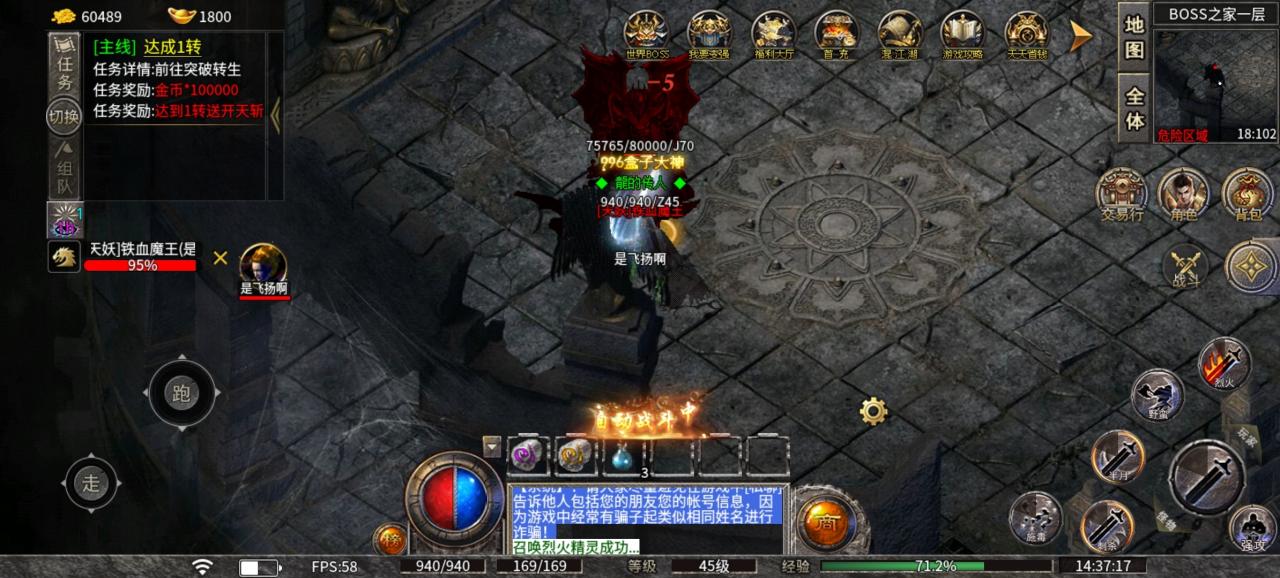Image resolution: width=1280 pixels, height=578 pixels.
Task: Open the 角色 character sheet
Action: [1183, 193]
